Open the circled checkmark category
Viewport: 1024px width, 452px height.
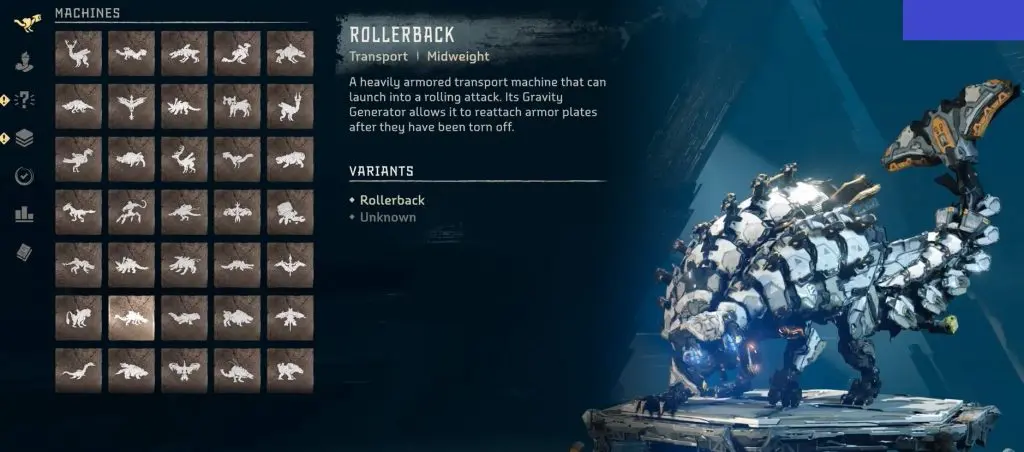click(25, 176)
